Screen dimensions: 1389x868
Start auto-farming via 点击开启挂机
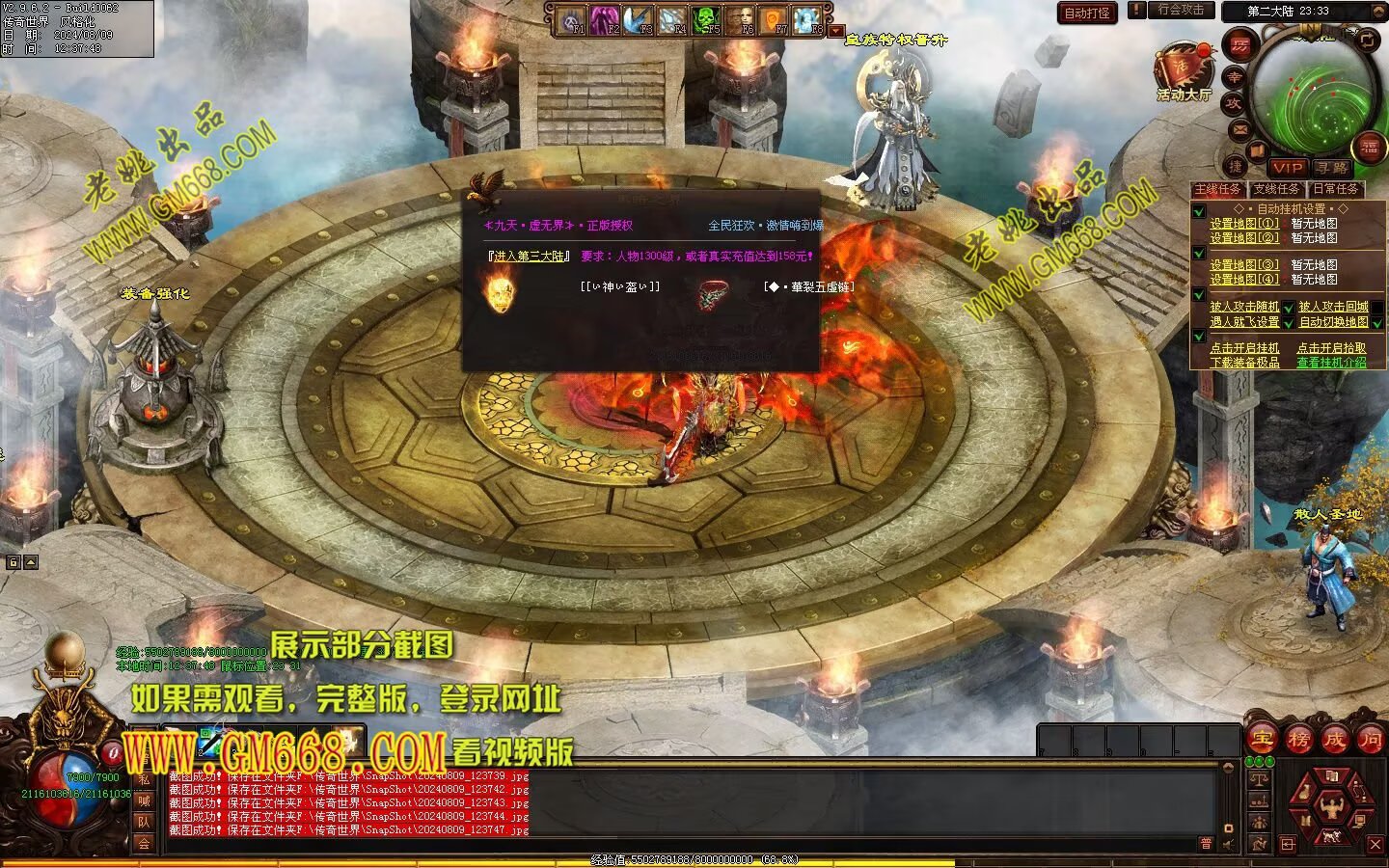(1244, 348)
